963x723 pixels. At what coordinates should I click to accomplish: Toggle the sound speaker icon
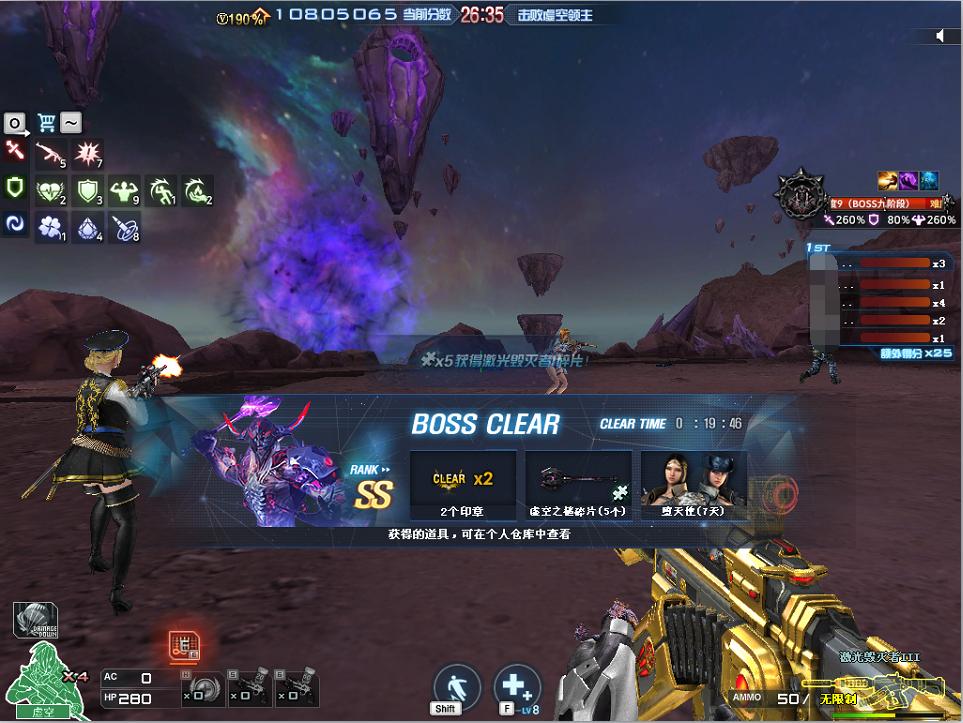(941, 36)
